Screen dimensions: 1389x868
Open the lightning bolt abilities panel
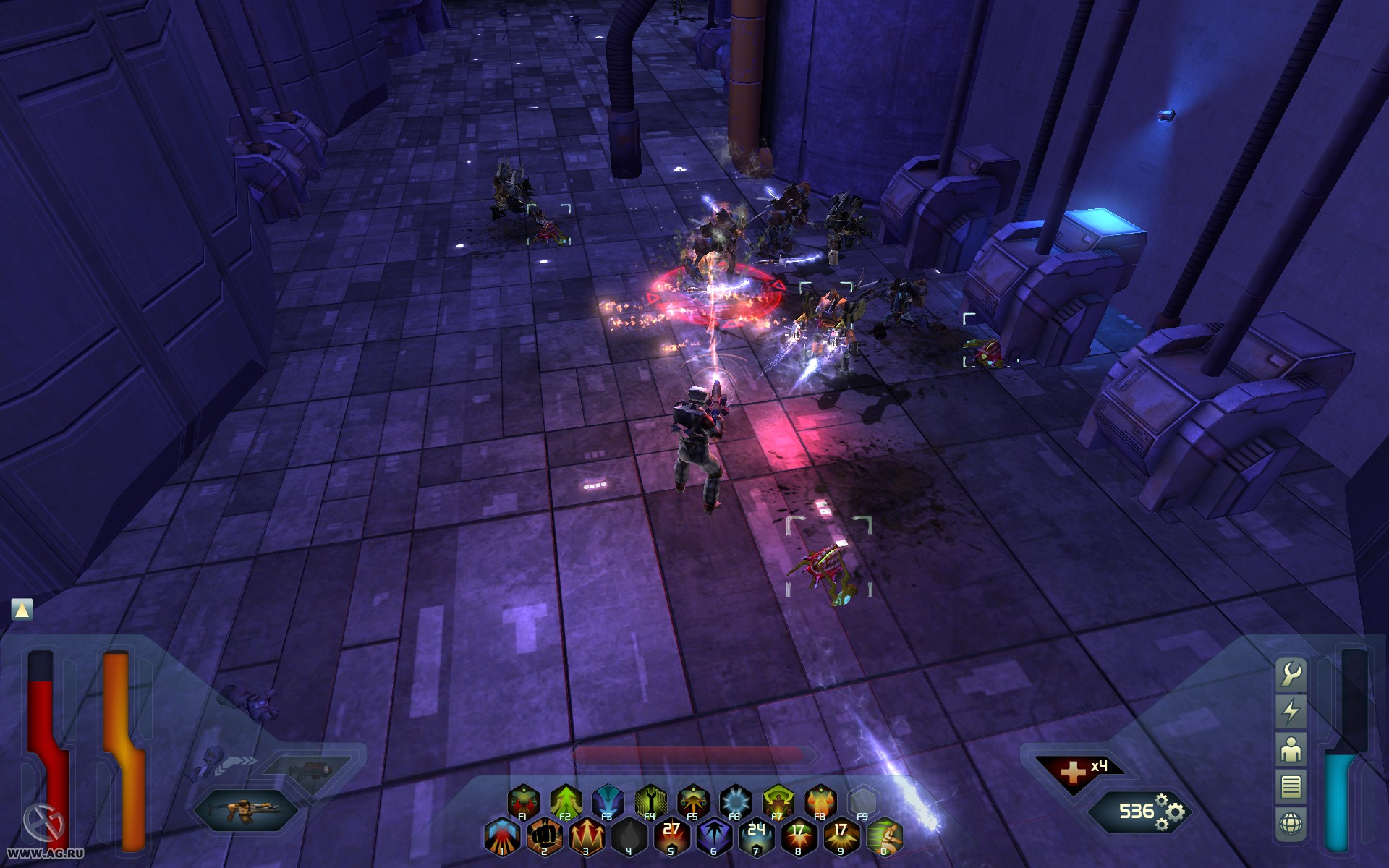click(1291, 712)
